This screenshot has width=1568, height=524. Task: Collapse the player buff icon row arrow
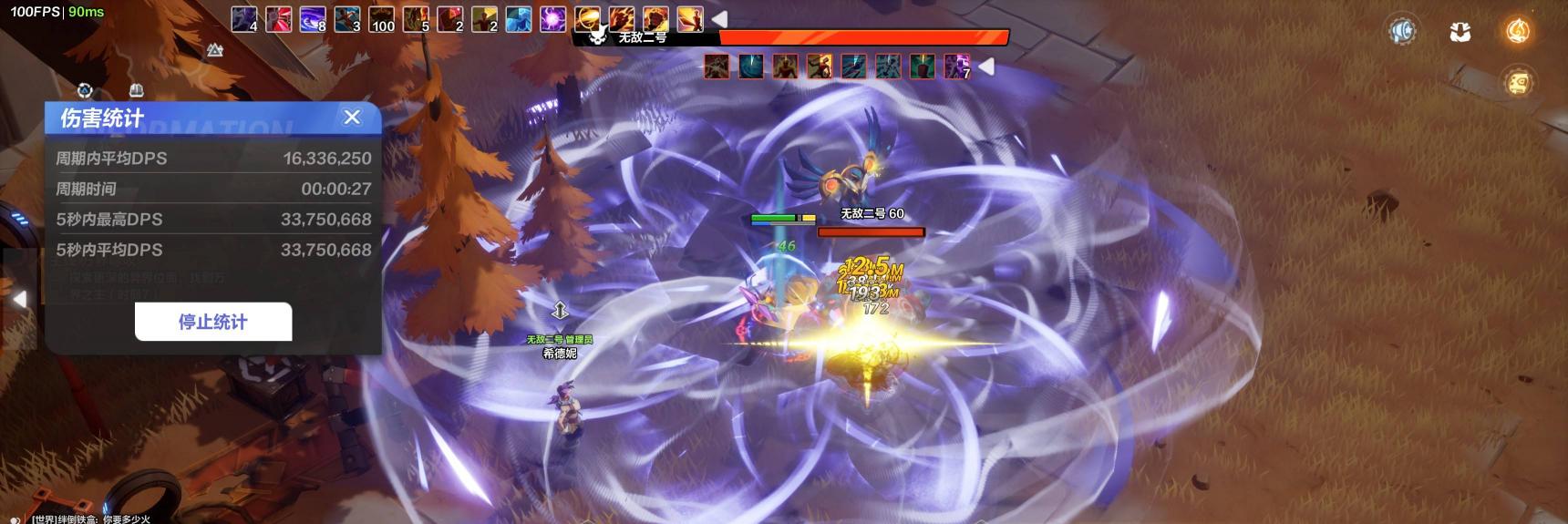(x=719, y=18)
